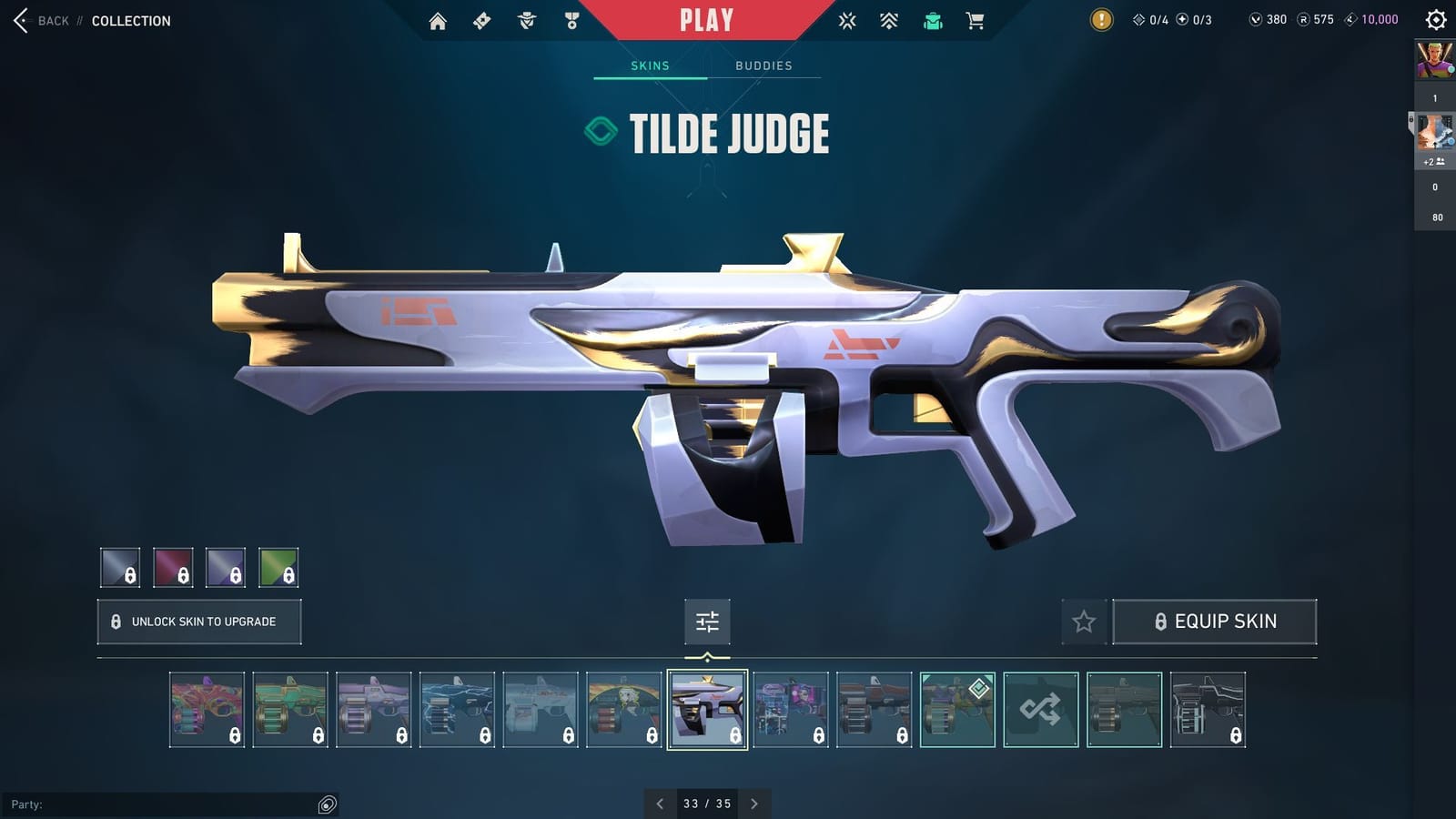The width and height of the screenshot is (1456, 819).
Task: Select the green variant color swatch
Action: [x=279, y=569]
